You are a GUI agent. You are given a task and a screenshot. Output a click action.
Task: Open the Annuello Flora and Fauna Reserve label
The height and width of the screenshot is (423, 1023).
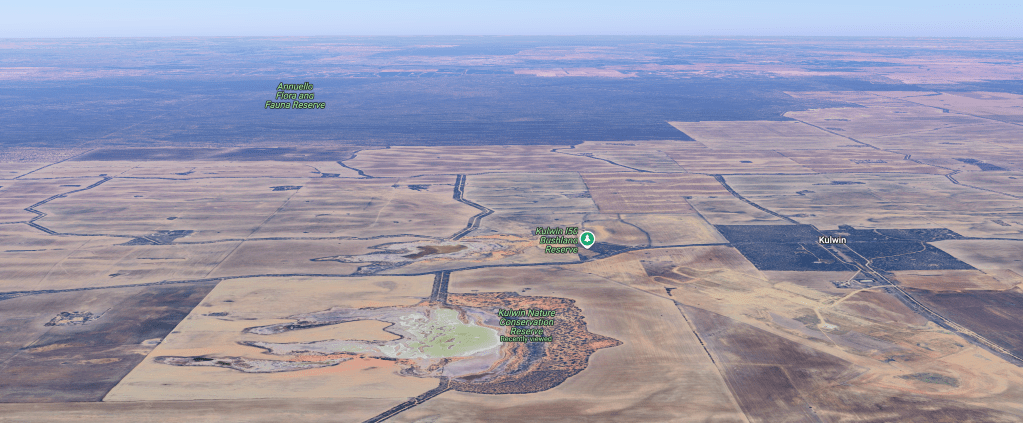coord(295,95)
